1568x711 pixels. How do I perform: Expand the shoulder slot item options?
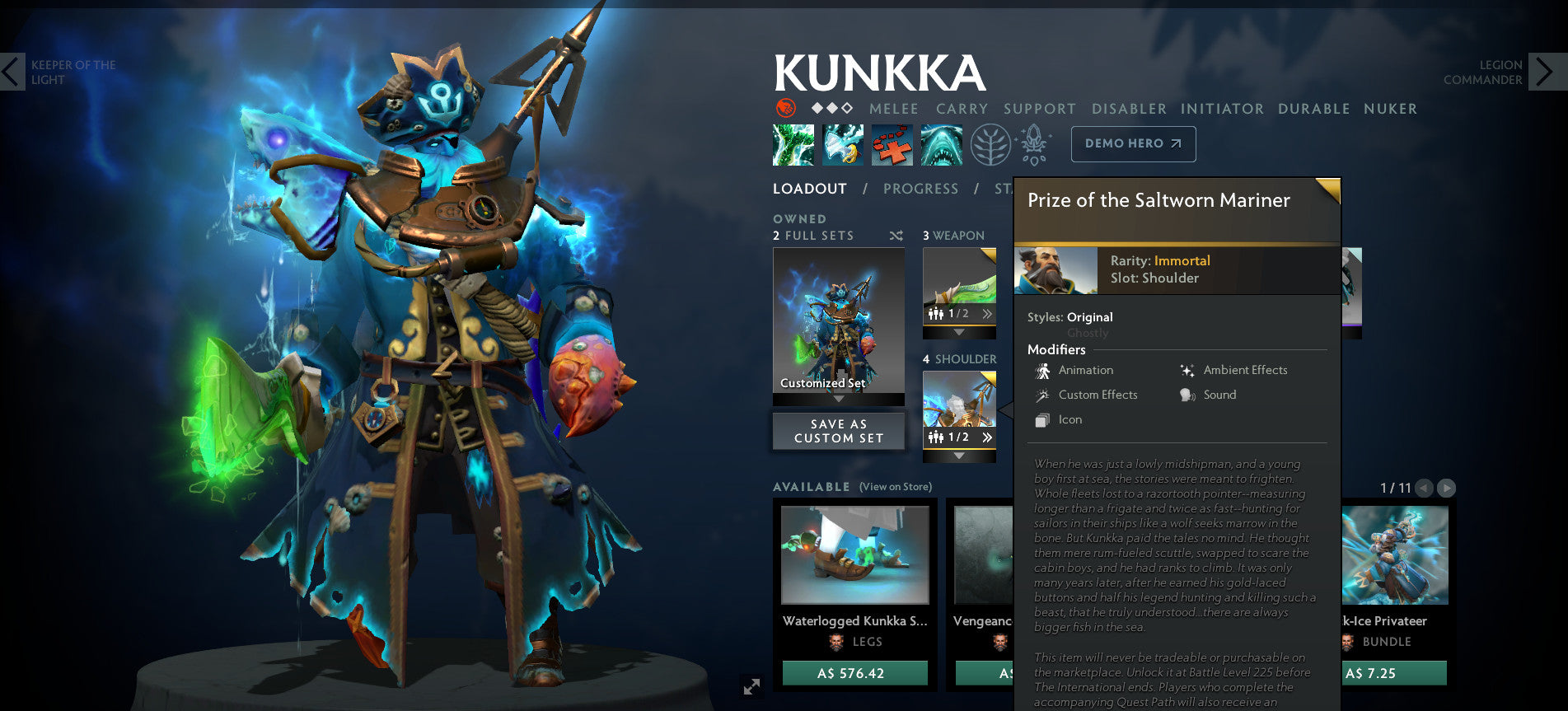(989, 437)
